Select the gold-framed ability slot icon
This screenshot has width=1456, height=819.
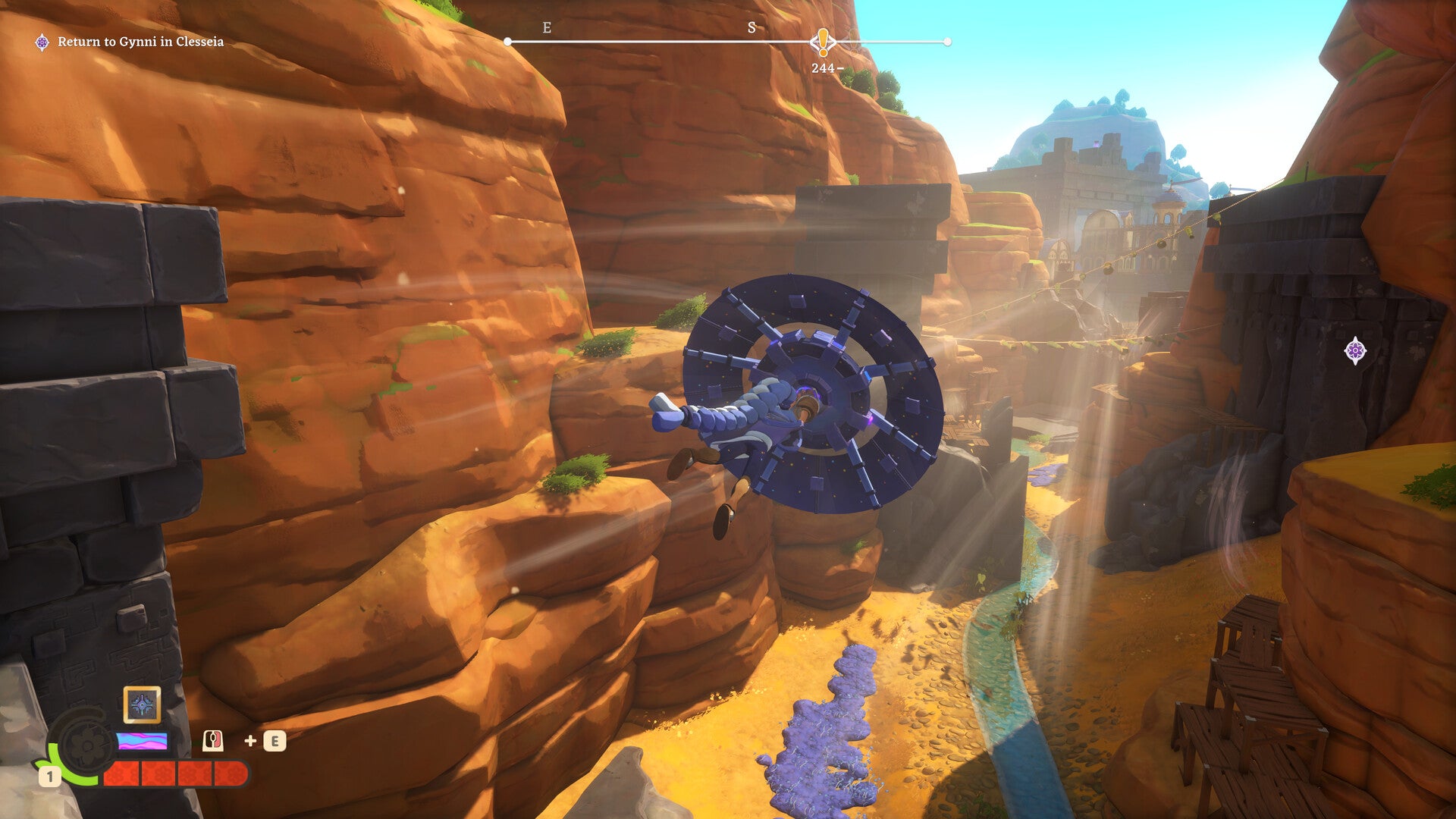(142, 705)
